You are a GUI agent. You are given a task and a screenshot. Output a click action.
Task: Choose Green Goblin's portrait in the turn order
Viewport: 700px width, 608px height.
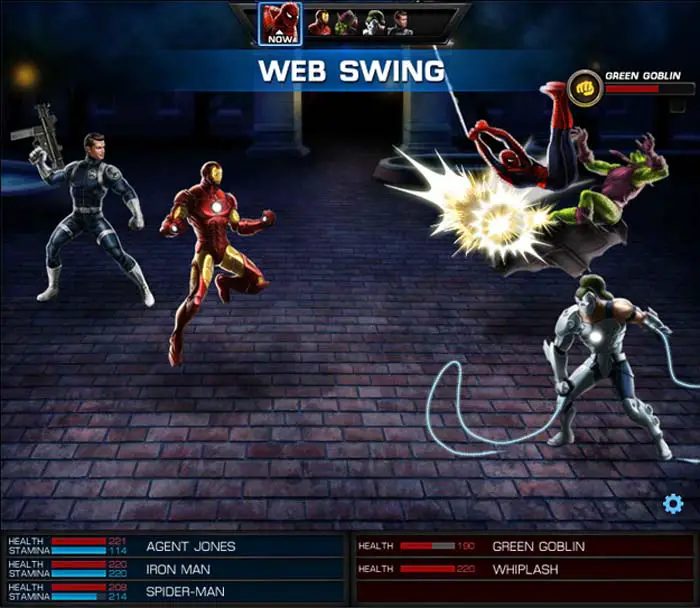click(x=347, y=23)
